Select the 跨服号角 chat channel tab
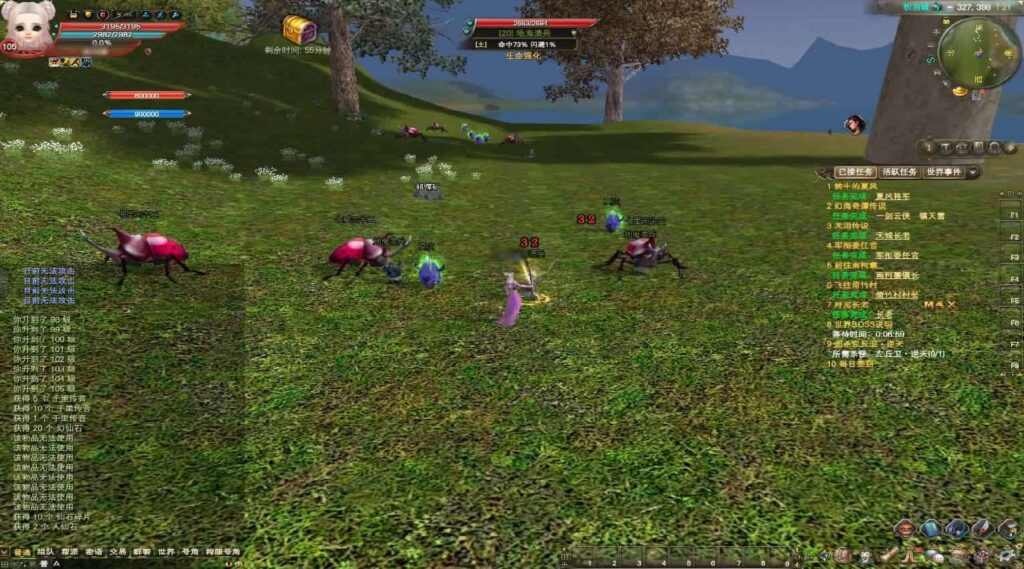The image size is (1024, 569). point(223,551)
